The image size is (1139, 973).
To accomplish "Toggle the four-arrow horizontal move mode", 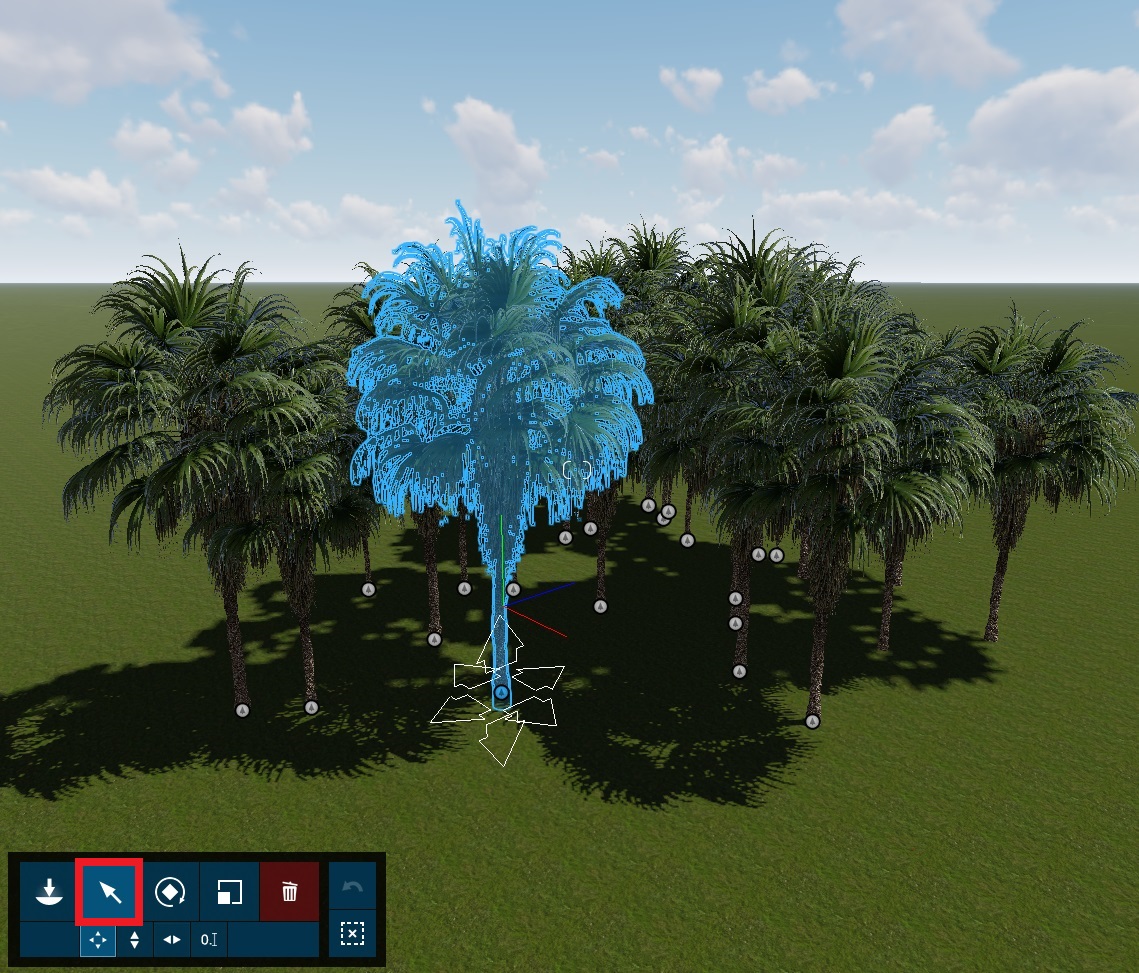I will point(98,940).
